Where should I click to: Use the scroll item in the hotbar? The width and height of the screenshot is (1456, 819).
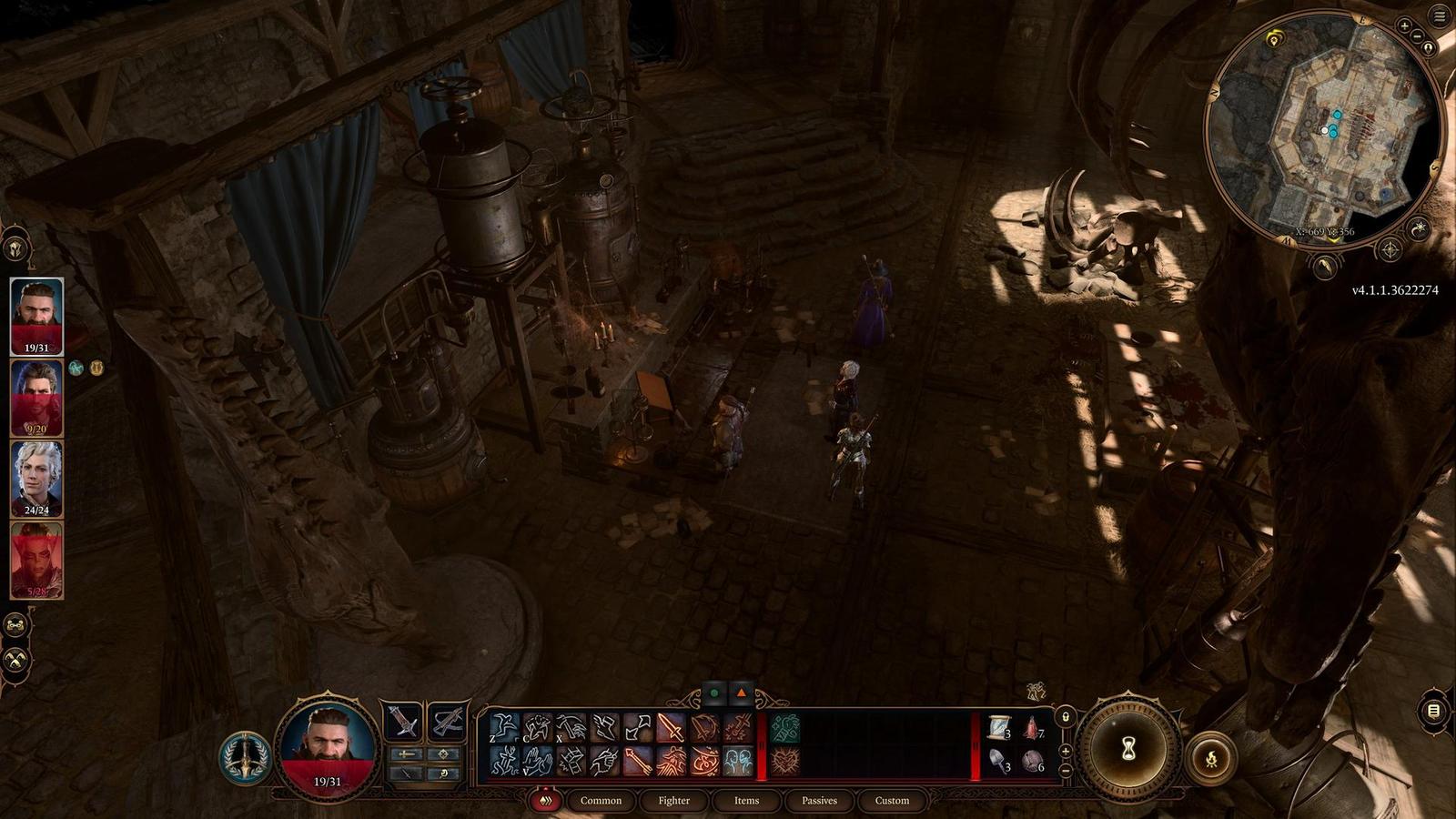1000,728
